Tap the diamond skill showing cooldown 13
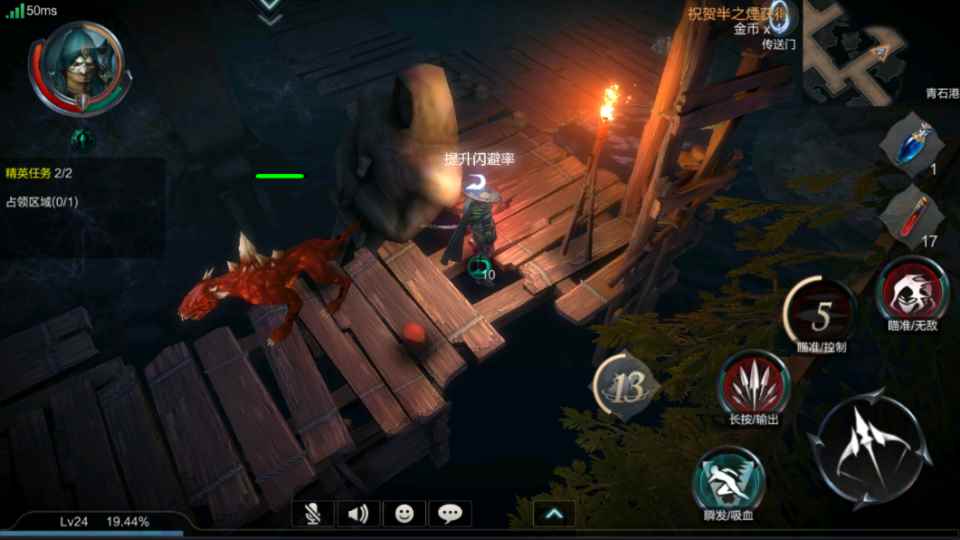Viewport: 960px width, 540px height. (626, 385)
